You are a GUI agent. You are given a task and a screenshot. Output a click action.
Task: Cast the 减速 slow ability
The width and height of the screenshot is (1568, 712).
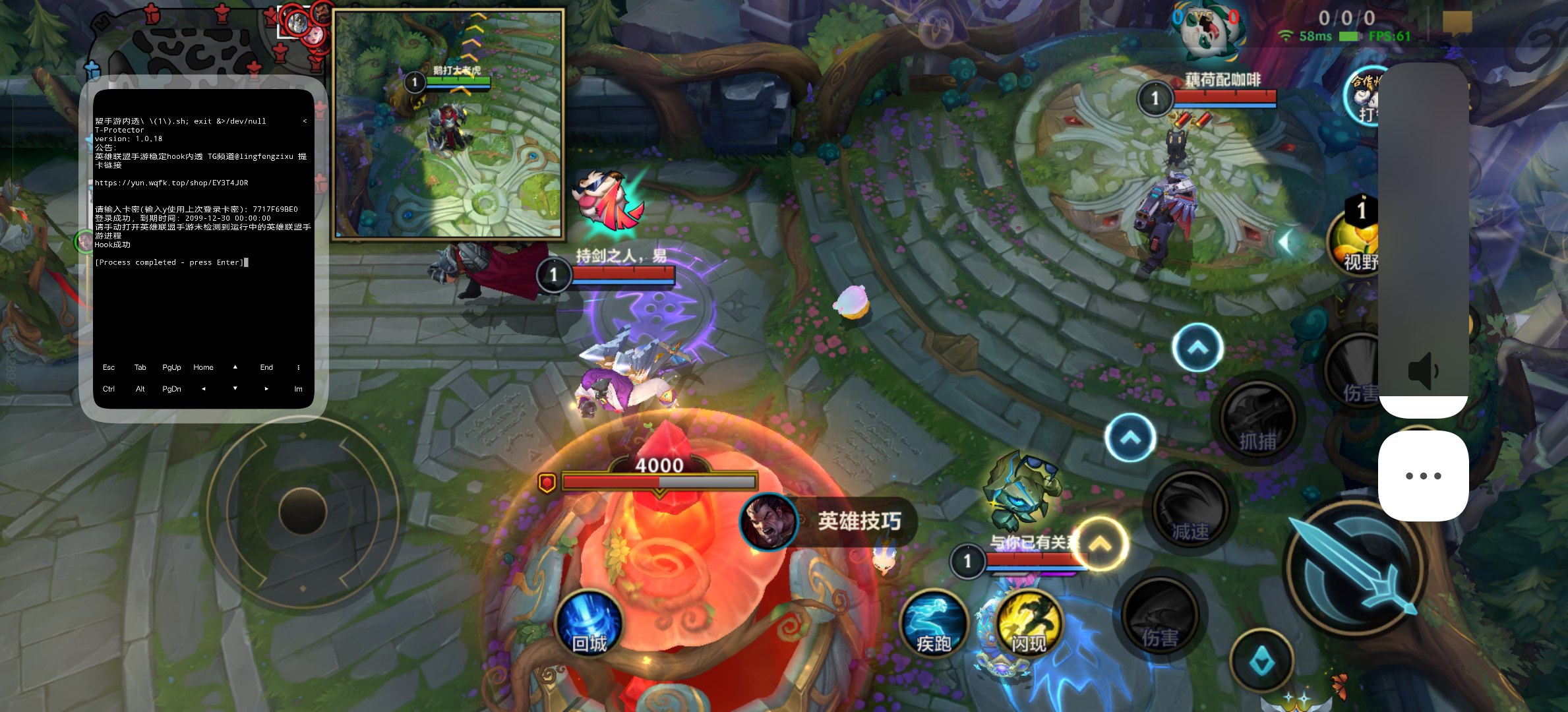1190,510
